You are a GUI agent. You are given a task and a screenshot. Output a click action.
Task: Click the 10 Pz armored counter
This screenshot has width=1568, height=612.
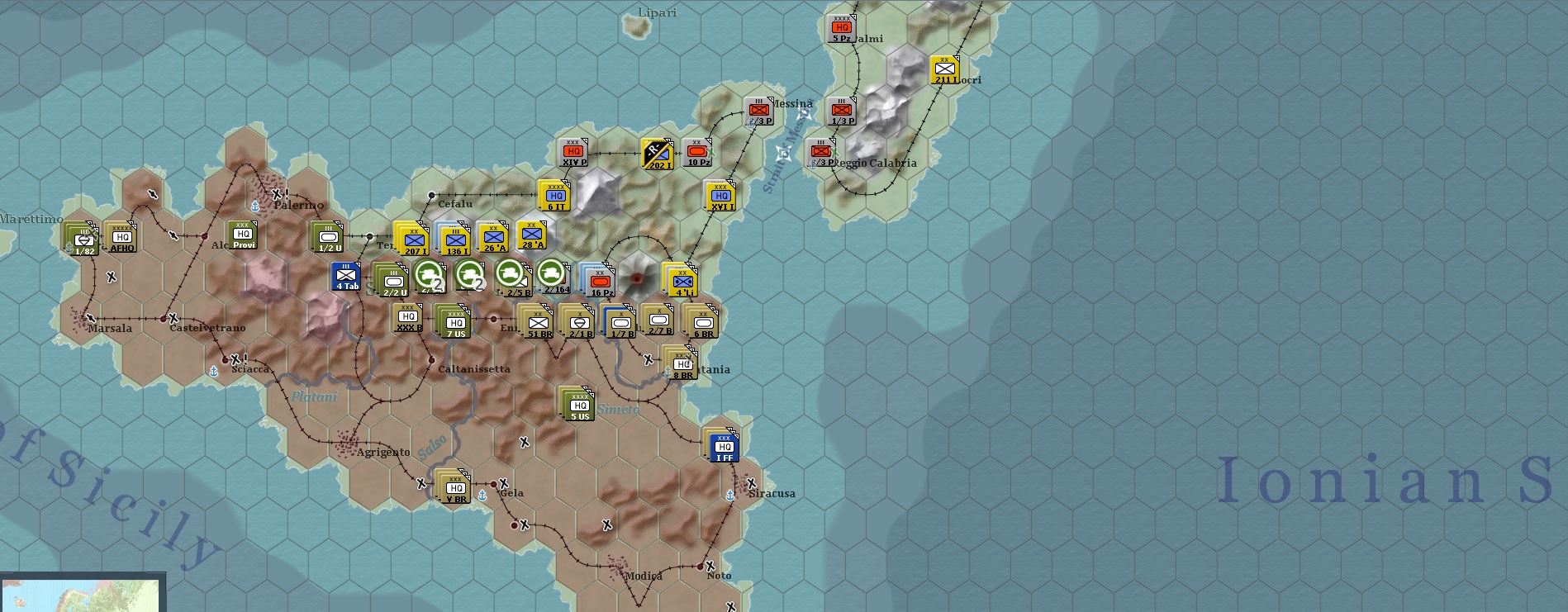tap(699, 152)
